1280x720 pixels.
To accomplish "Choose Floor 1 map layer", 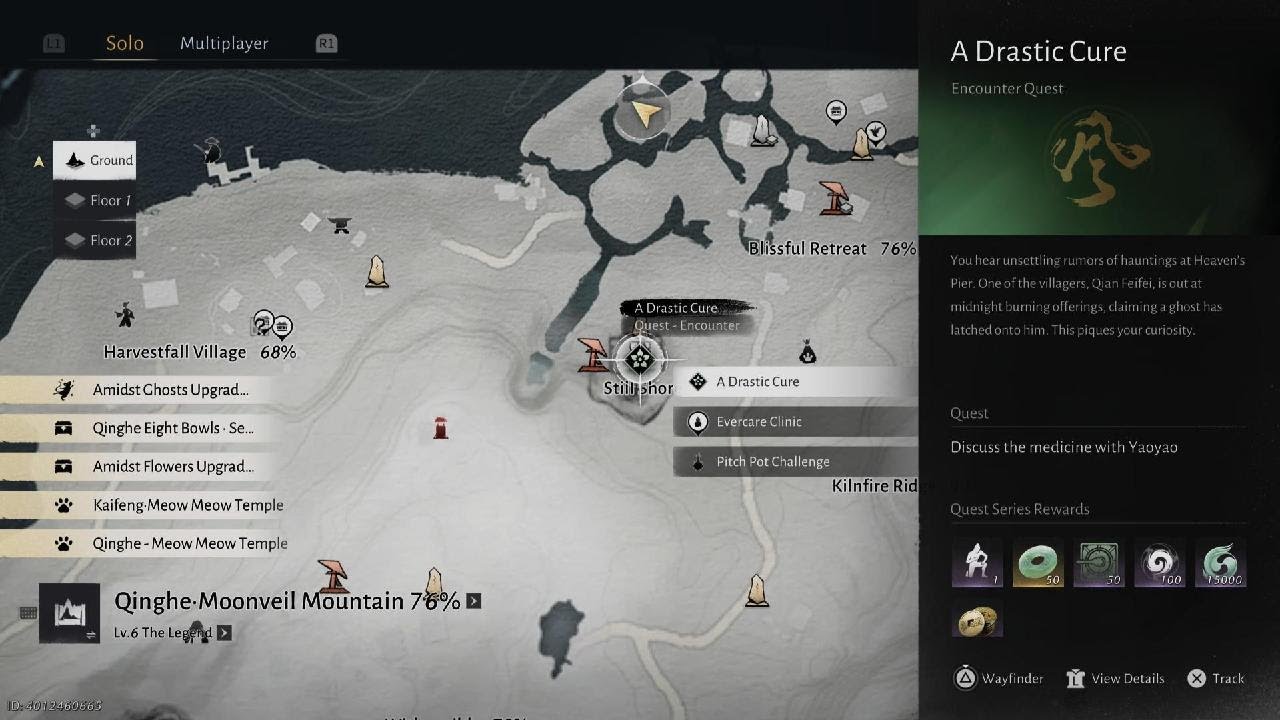I will click(96, 200).
